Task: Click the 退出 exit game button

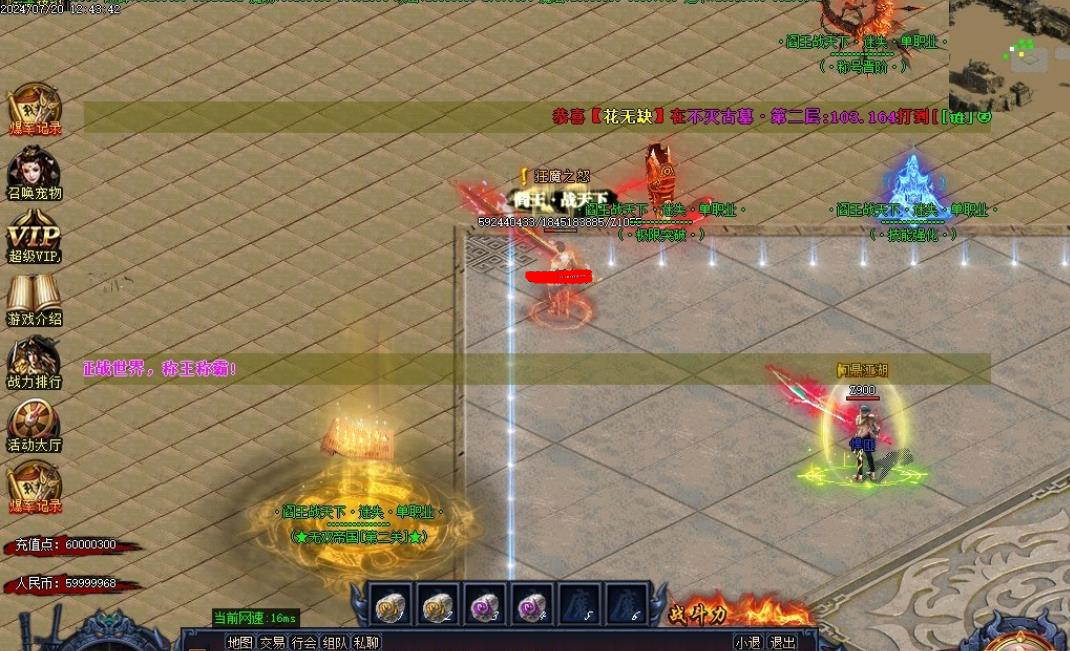Action: [x=783, y=643]
